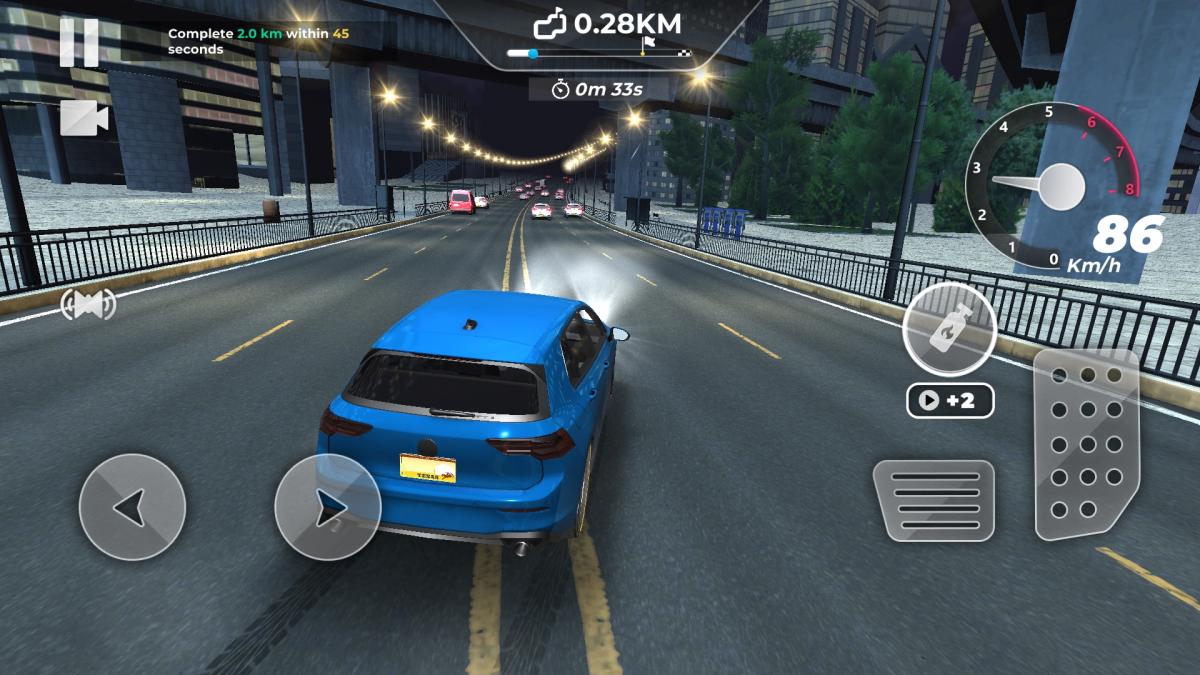Switch the camera view

click(84, 118)
